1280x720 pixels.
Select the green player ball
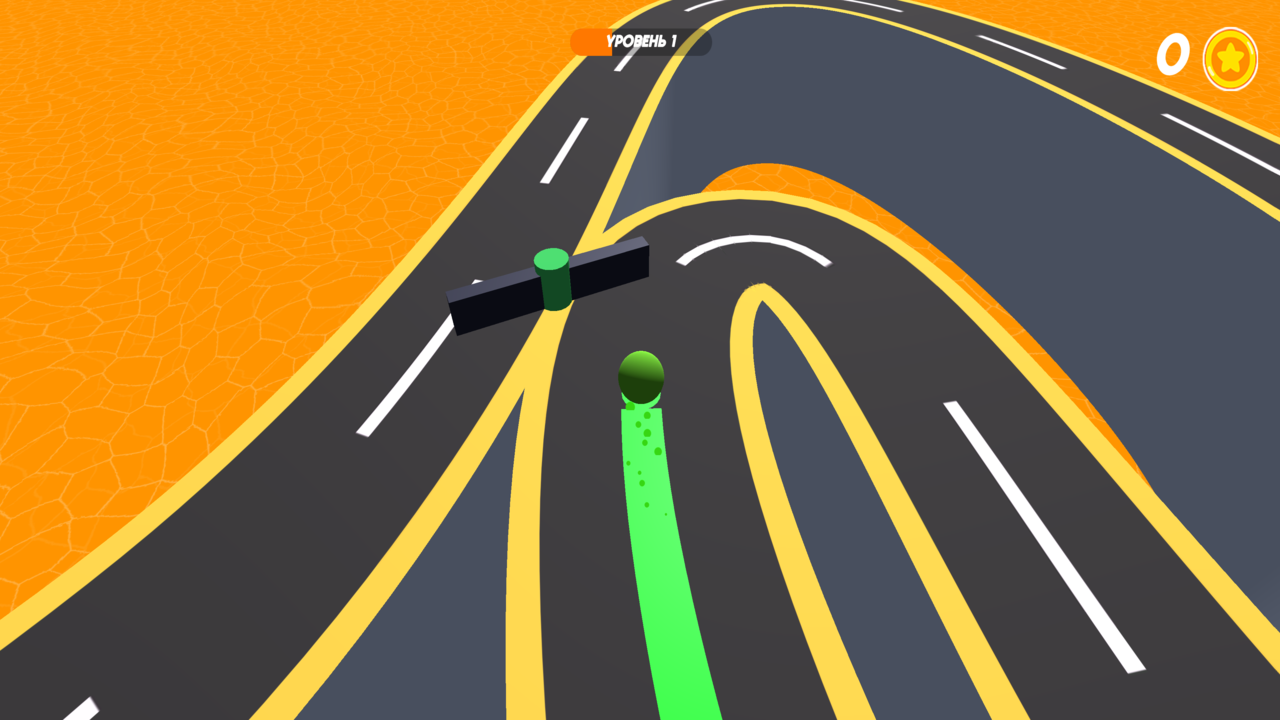pos(640,378)
